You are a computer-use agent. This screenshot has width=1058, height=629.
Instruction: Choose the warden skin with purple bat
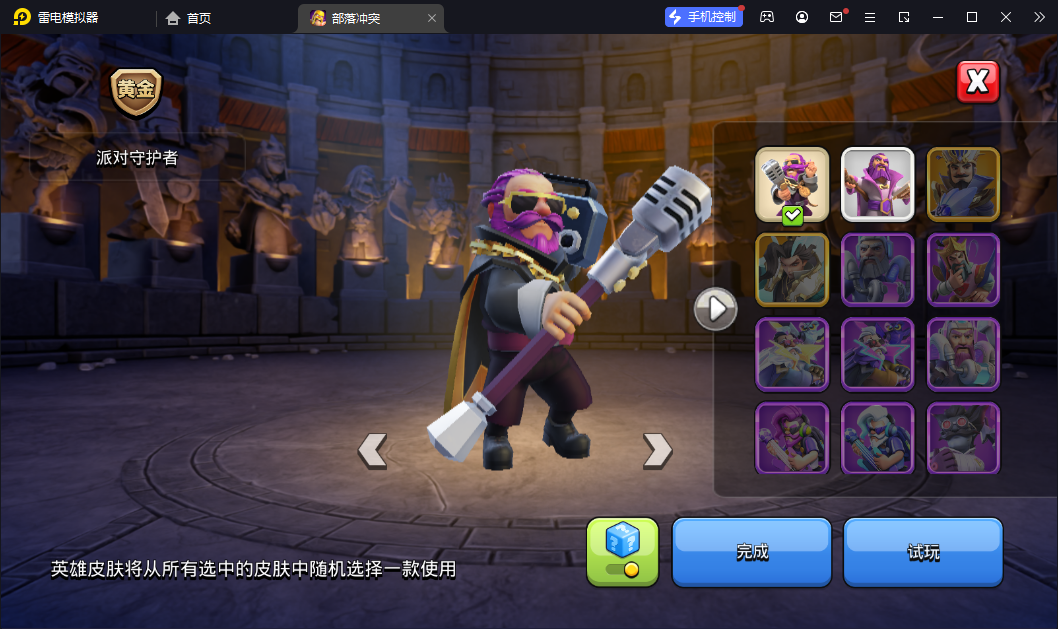point(877,354)
